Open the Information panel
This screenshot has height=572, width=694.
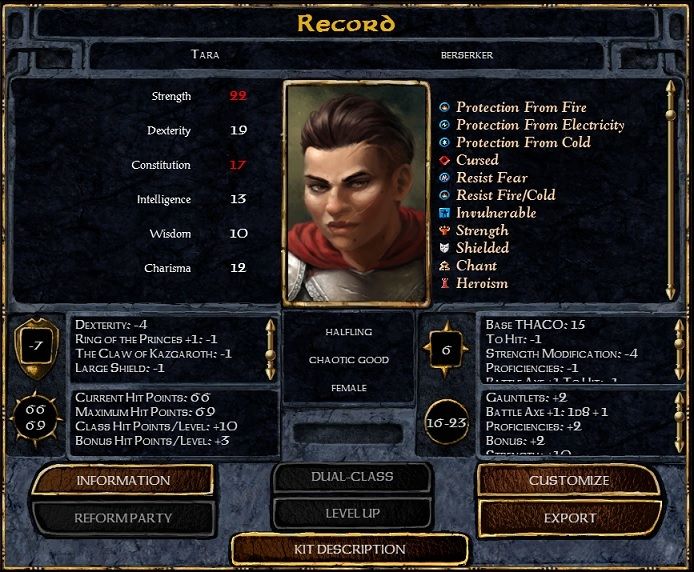coord(123,481)
